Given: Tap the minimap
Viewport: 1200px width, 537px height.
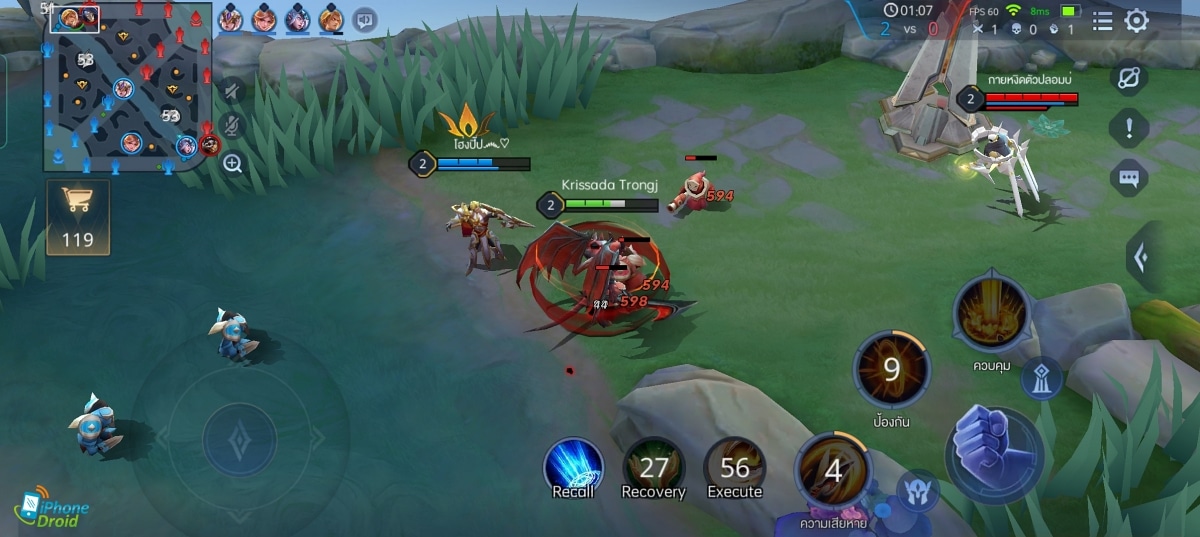Looking at the screenshot, I should [x=127, y=88].
